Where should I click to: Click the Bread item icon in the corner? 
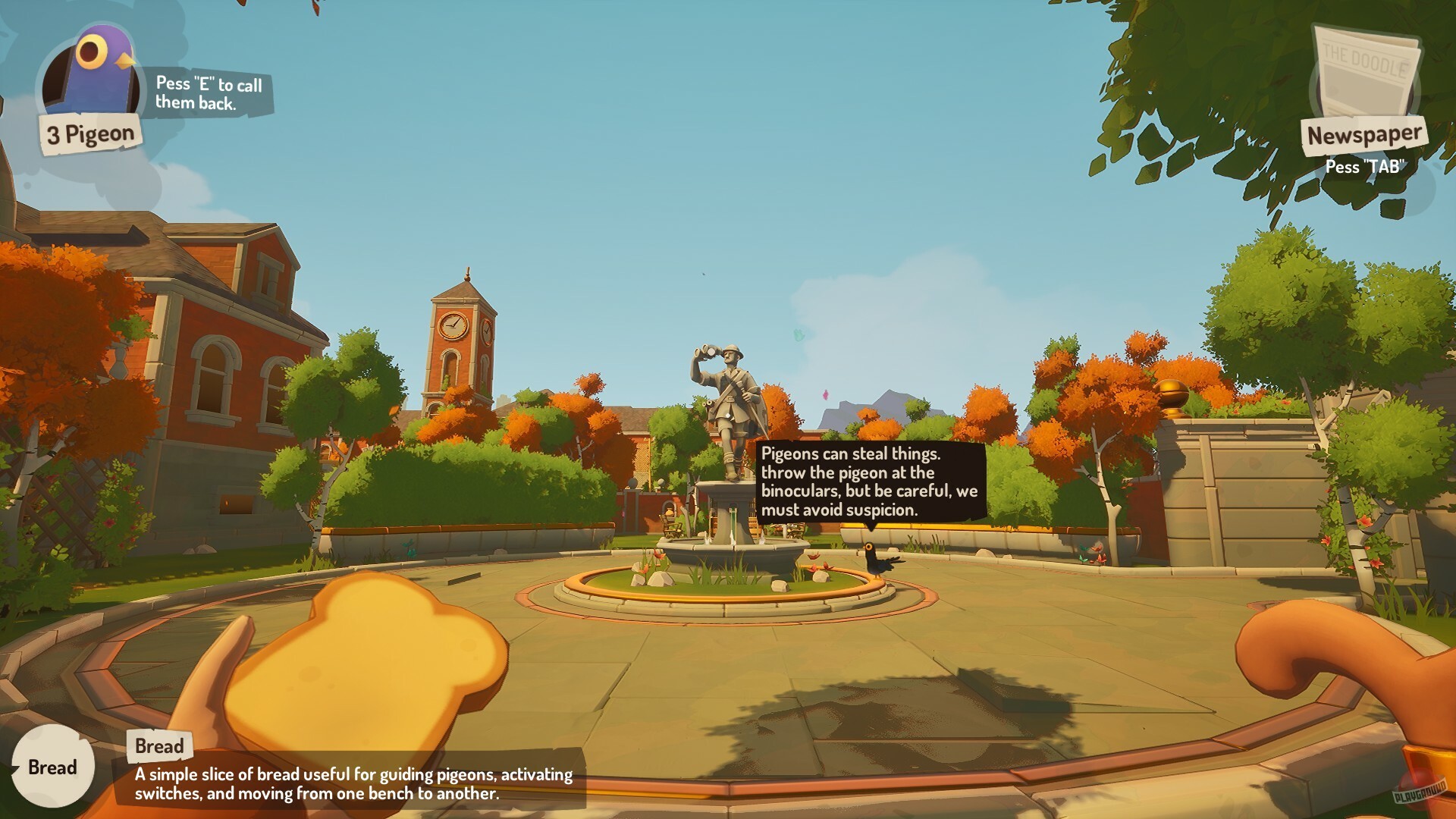(52, 767)
